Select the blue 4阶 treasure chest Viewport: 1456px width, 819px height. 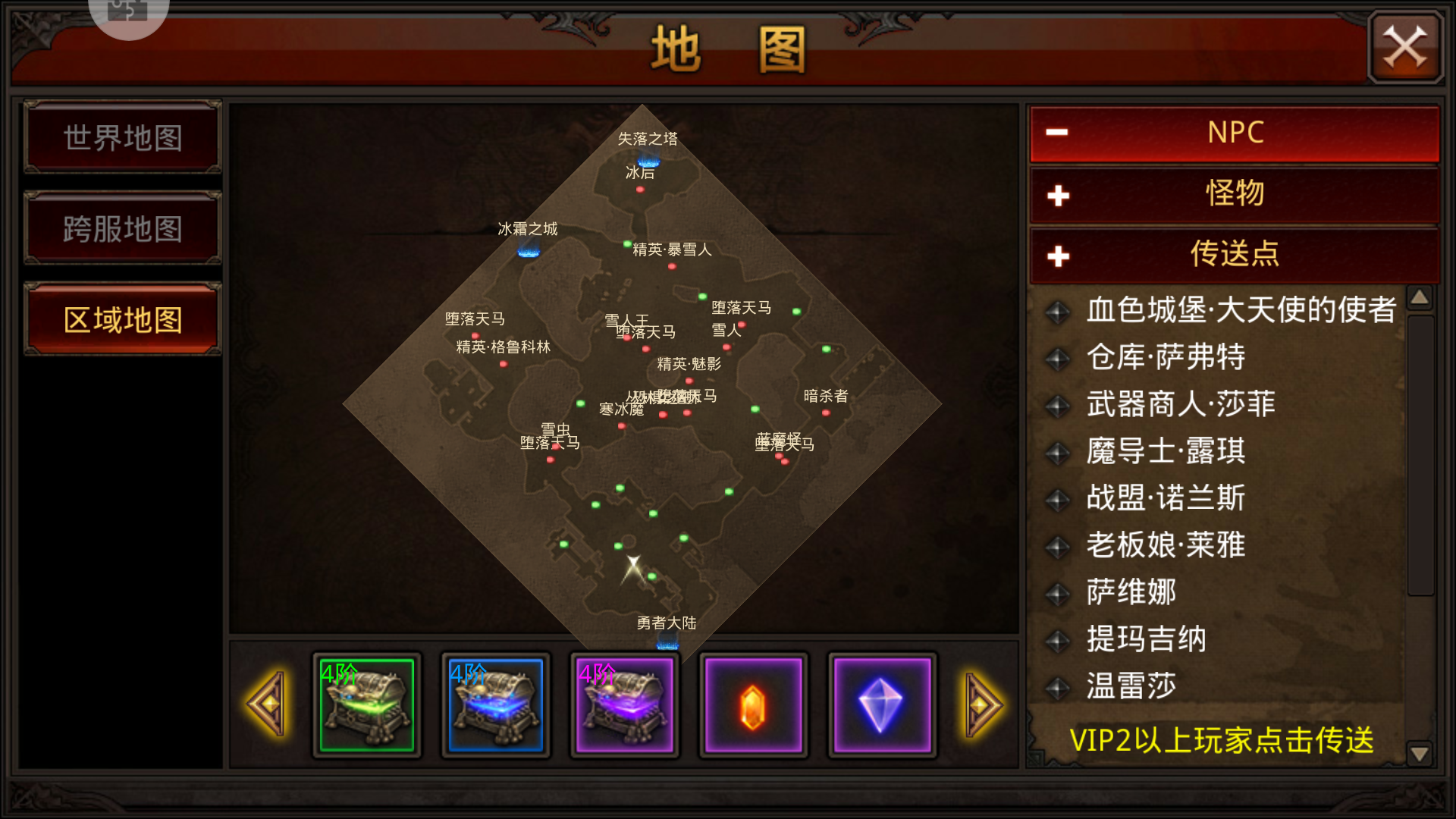[494, 705]
